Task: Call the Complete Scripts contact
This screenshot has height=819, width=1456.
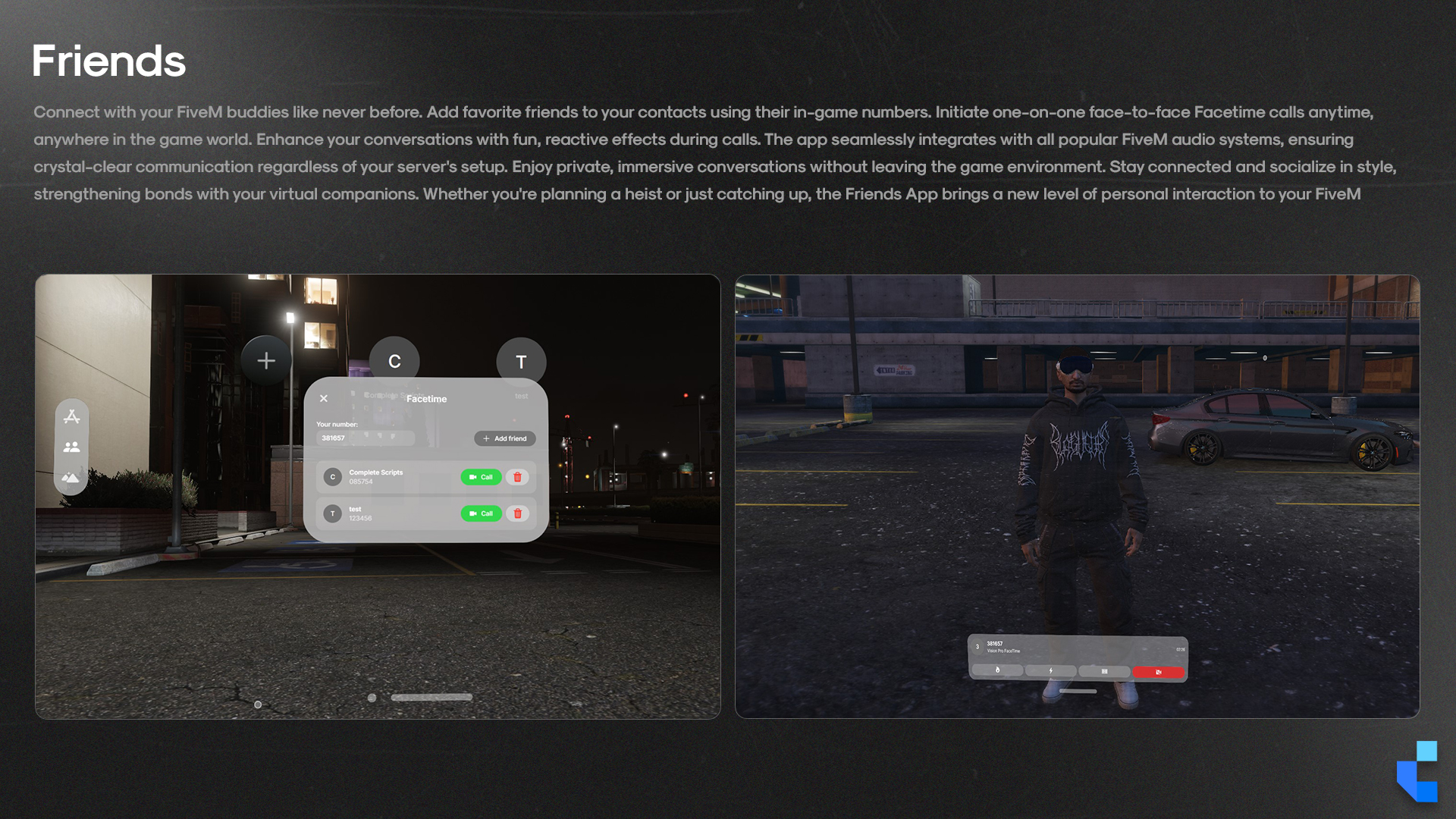Action: click(x=481, y=477)
